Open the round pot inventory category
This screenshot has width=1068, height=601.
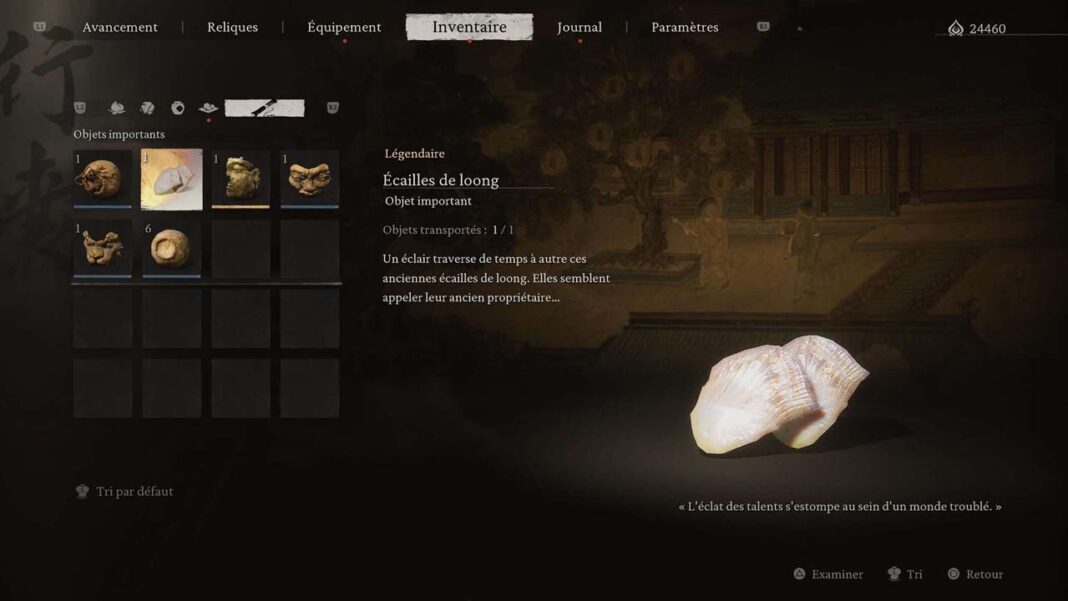[178, 108]
